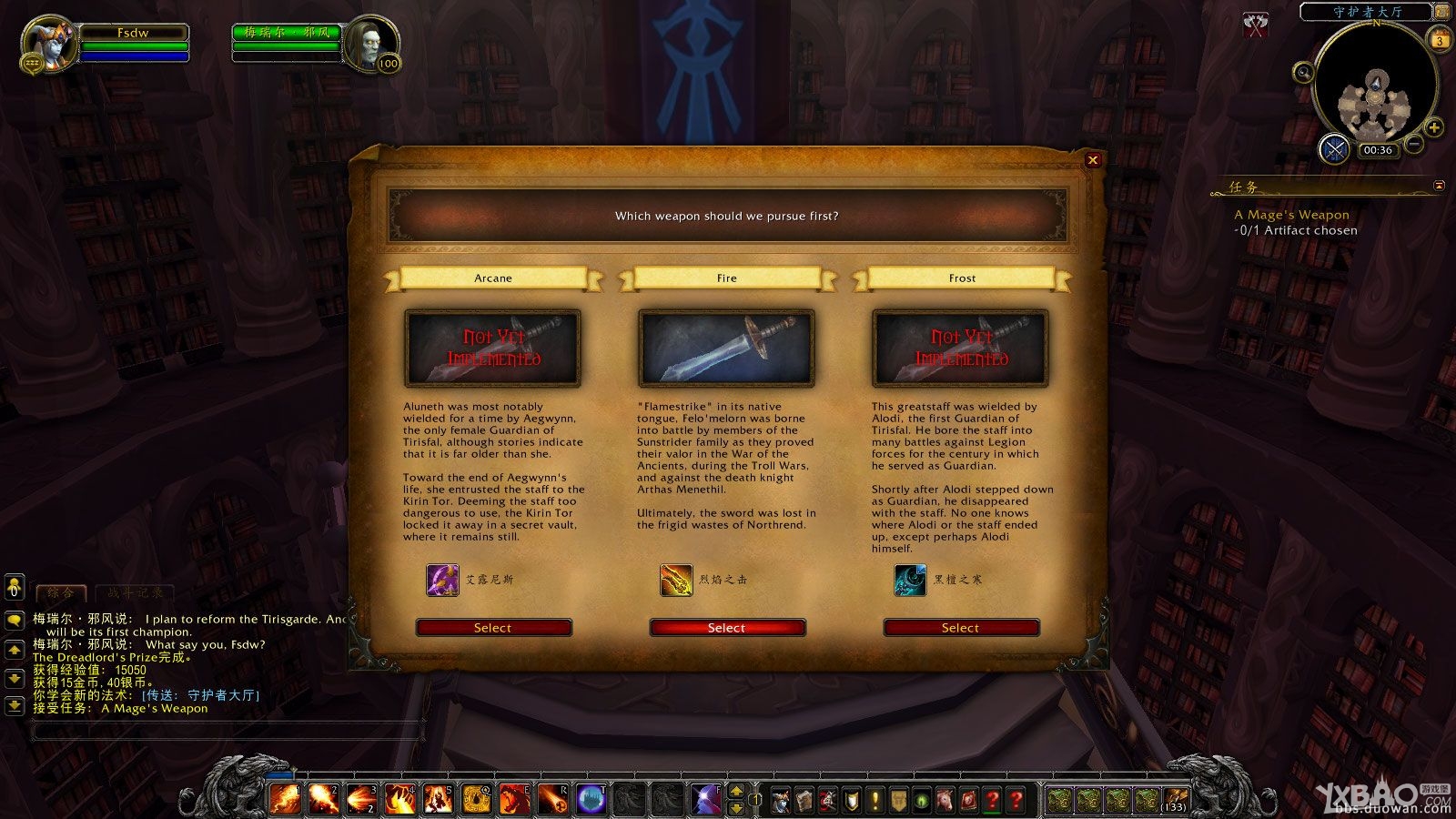
Task: Select the Fsdw player portrait
Action: (x=47, y=43)
